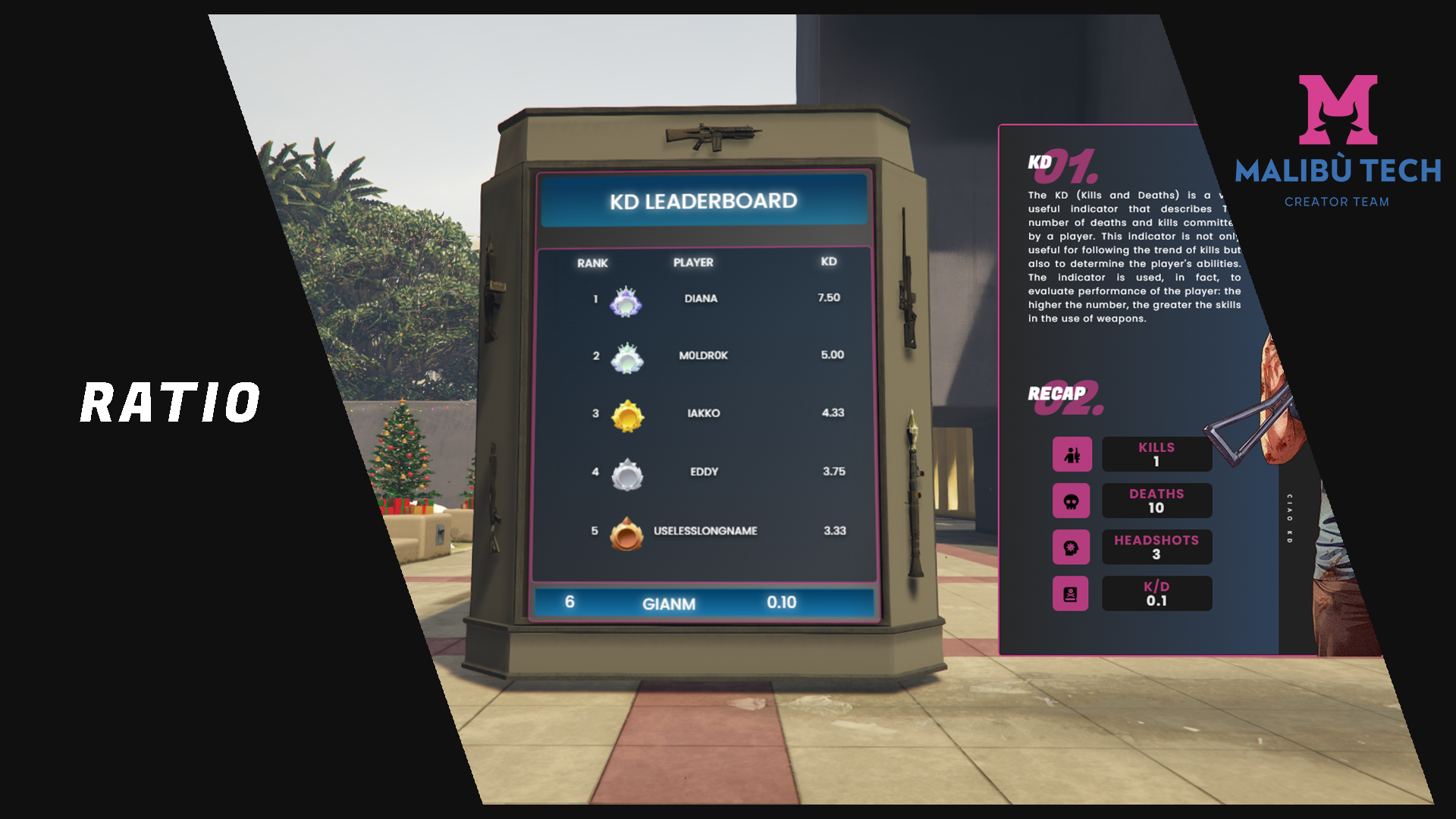This screenshot has height=819, width=1456.
Task: Click the KD column header
Action: pyautogui.click(x=828, y=262)
